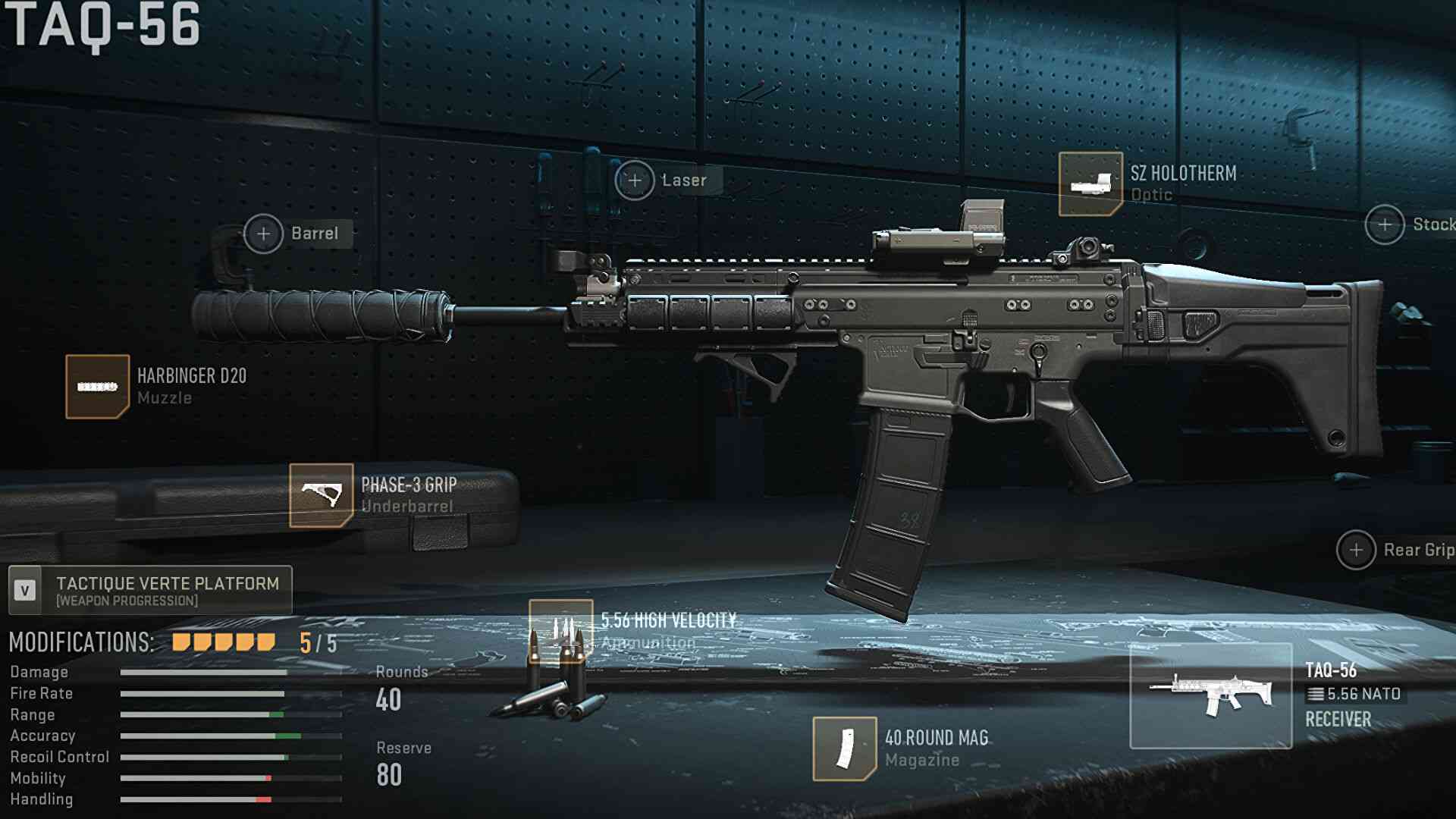
Task: Open the SZ Holotherm optic slot
Action: tap(1090, 184)
